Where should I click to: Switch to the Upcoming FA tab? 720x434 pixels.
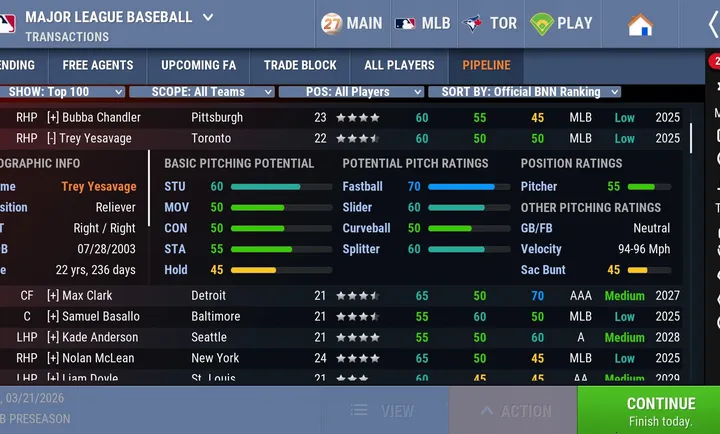(x=198, y=65)
